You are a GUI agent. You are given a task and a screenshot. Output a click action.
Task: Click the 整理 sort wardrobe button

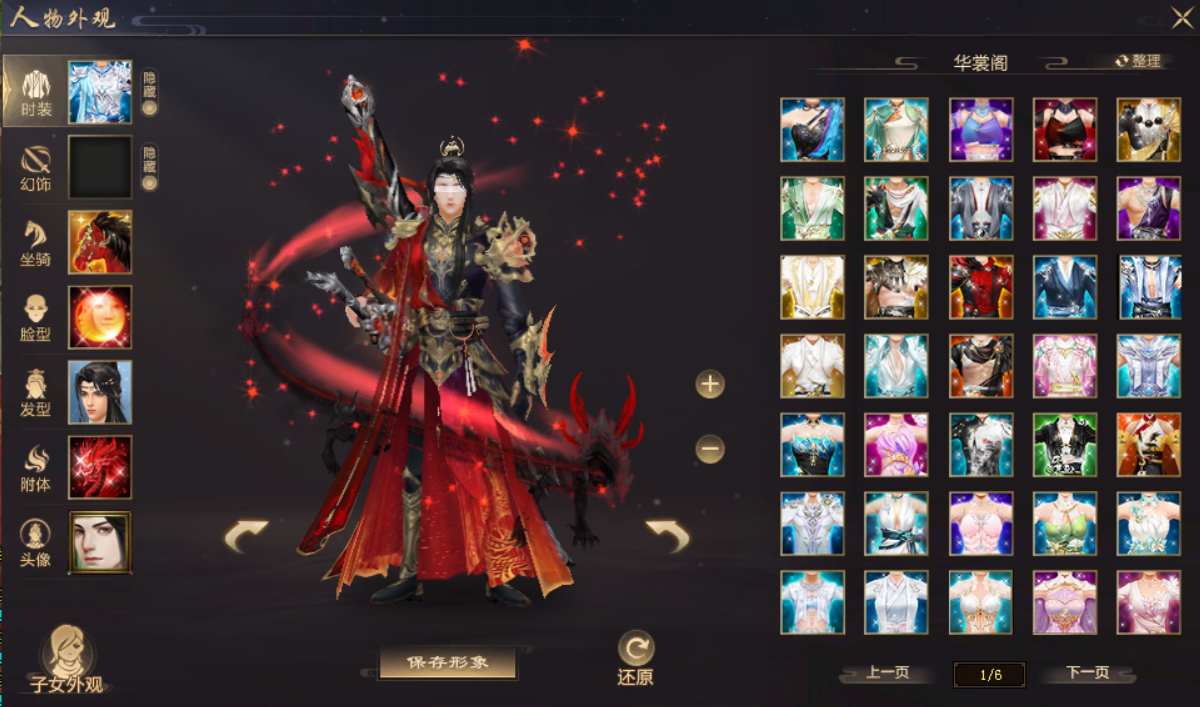1139,61
